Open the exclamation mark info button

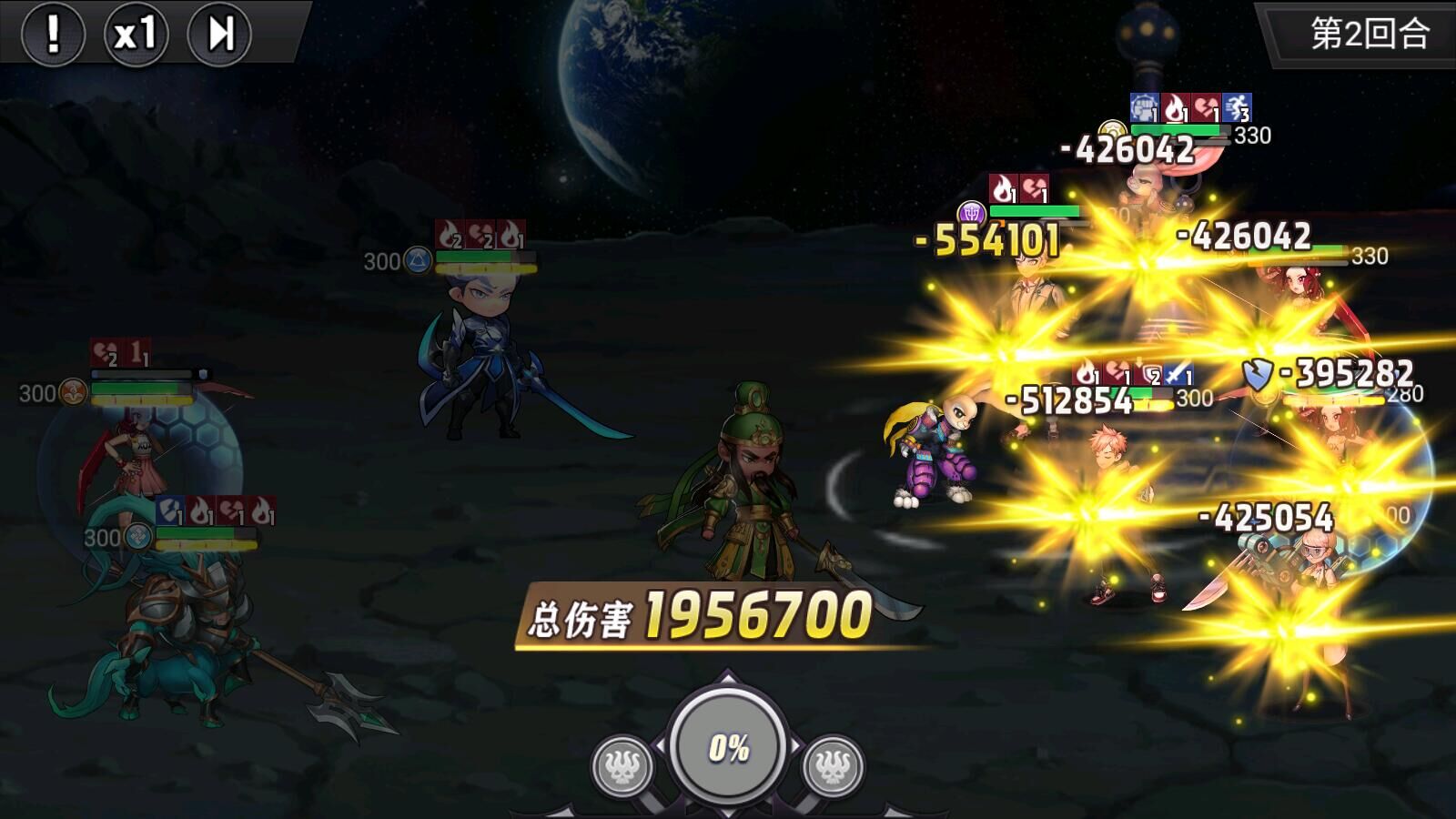point(53,35)
